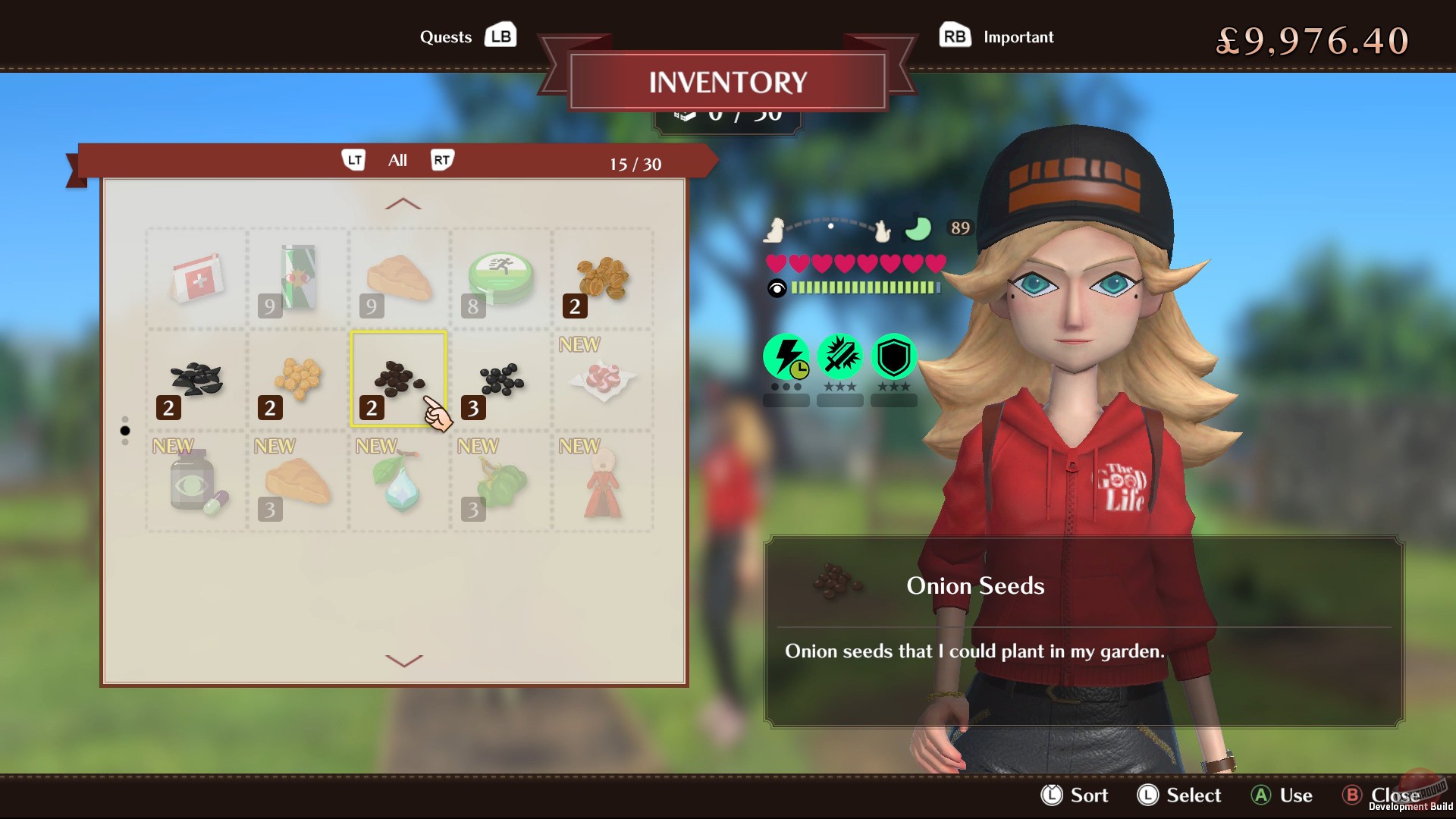Expand the inventory upward chevron arrow
This screenshot has height=819, width=1456.
pyautogui.click(x=401, y=203)
